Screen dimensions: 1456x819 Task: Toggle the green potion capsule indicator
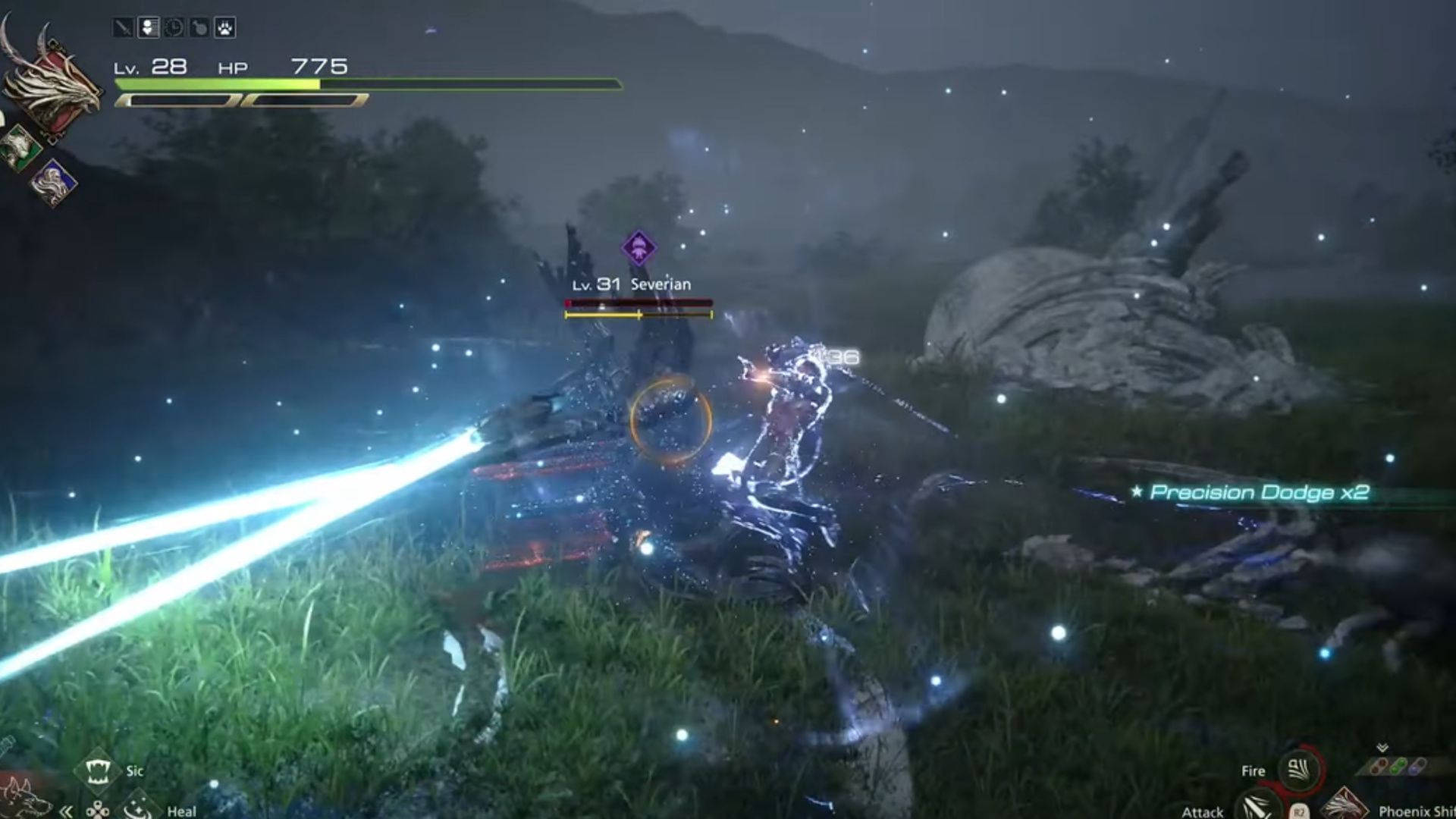coord(1398,766)
